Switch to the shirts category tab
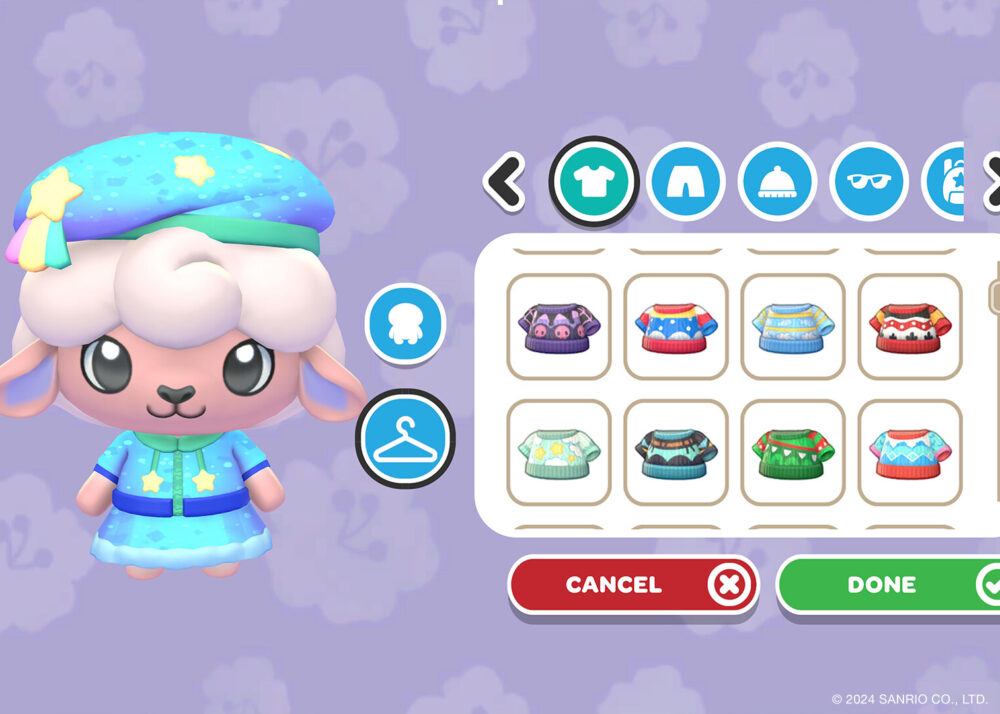 [593, 181]
